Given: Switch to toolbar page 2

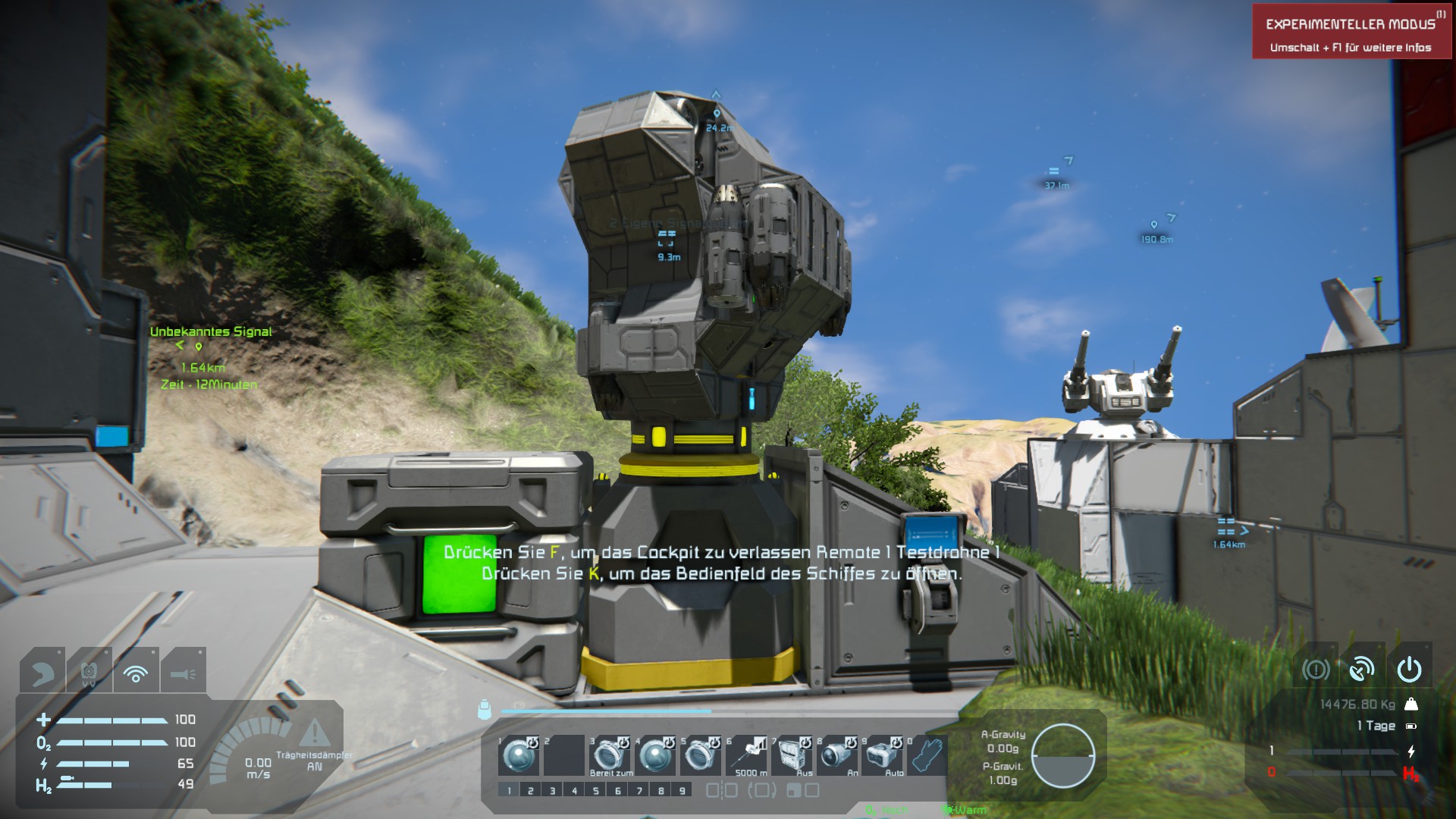Looking at the screenshot, I should pos(531,790).
